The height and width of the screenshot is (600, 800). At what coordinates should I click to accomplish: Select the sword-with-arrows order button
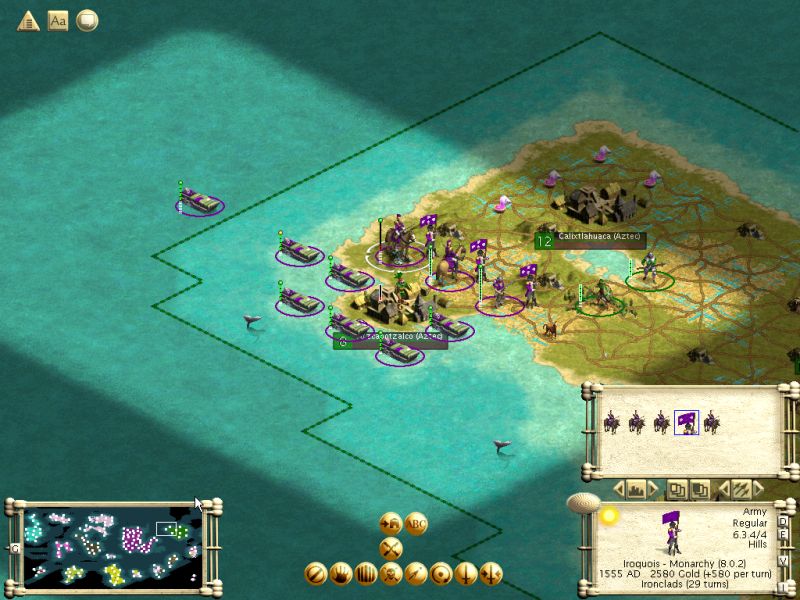(491, 574)
